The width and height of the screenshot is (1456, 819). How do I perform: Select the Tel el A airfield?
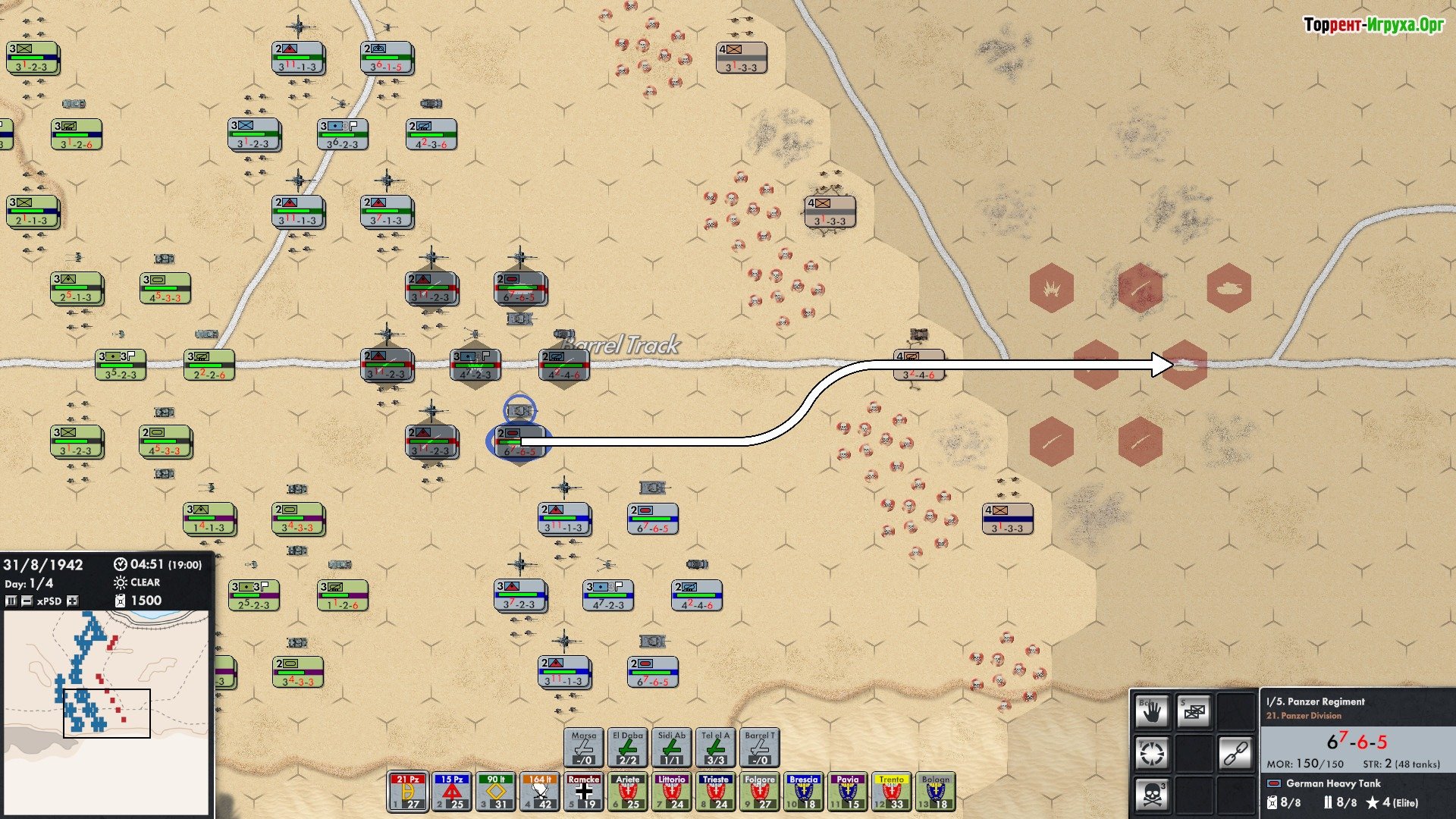tap(716, 748)
